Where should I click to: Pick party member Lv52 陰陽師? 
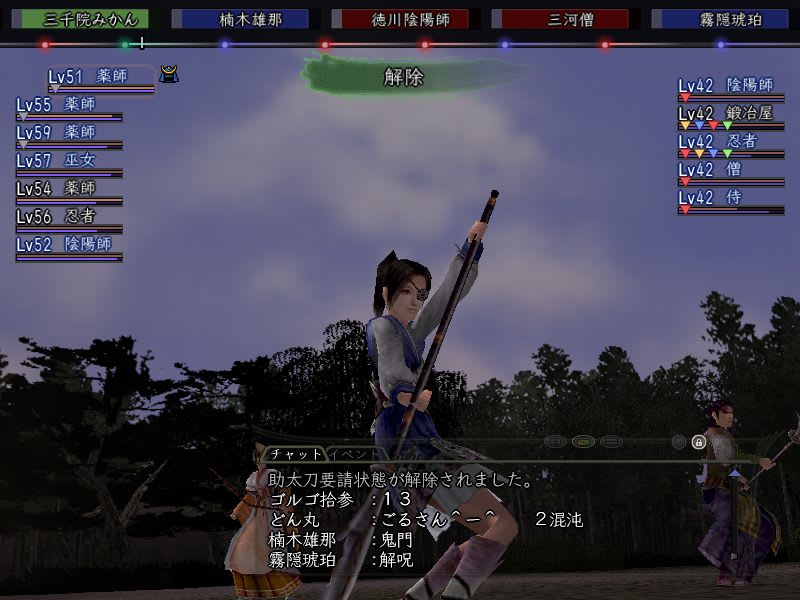(x=68, y=244)
